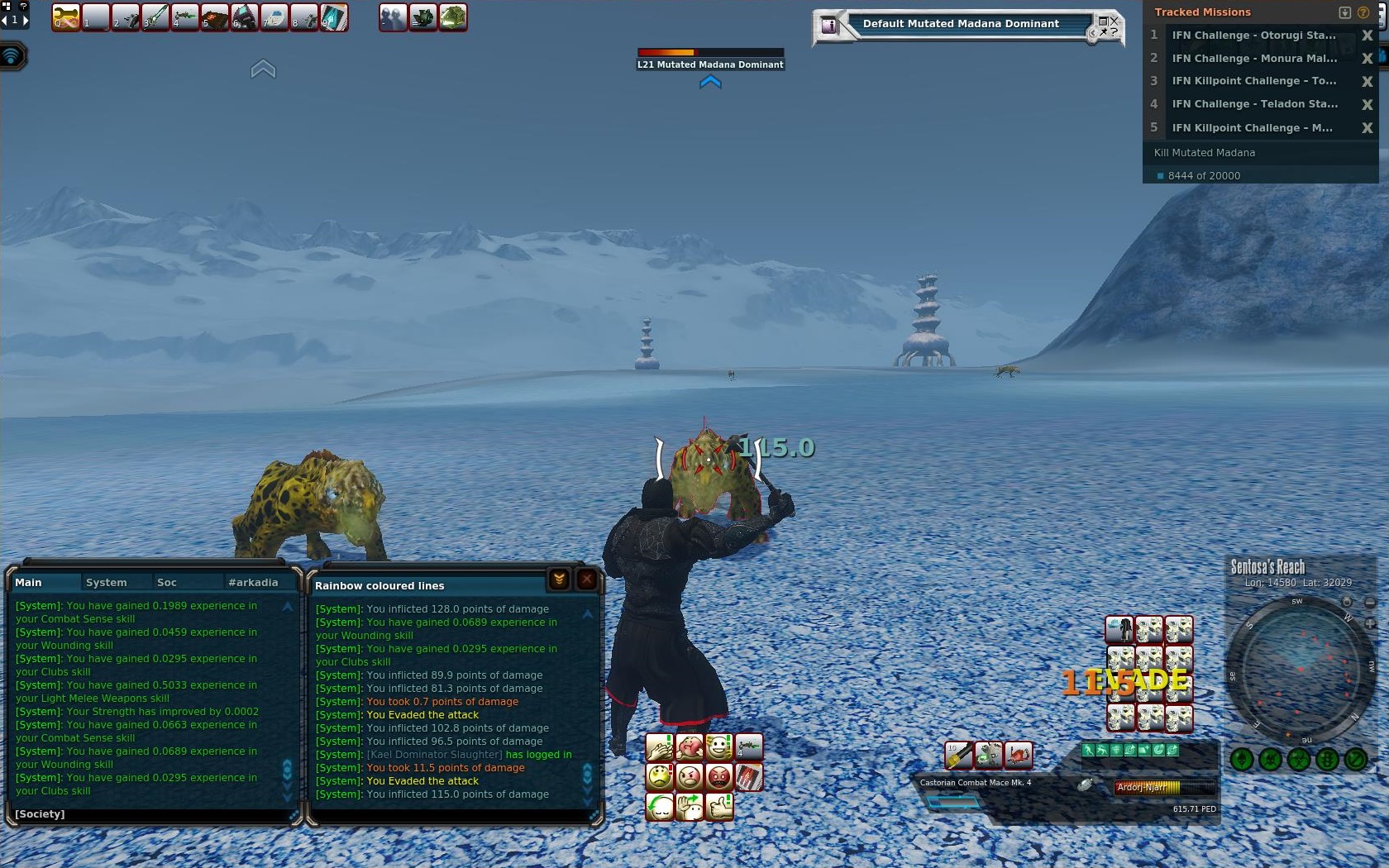The width and height of the screenshot is (1389, 868).
Task: Use the clapping hands emote
Action: [659, 748]
